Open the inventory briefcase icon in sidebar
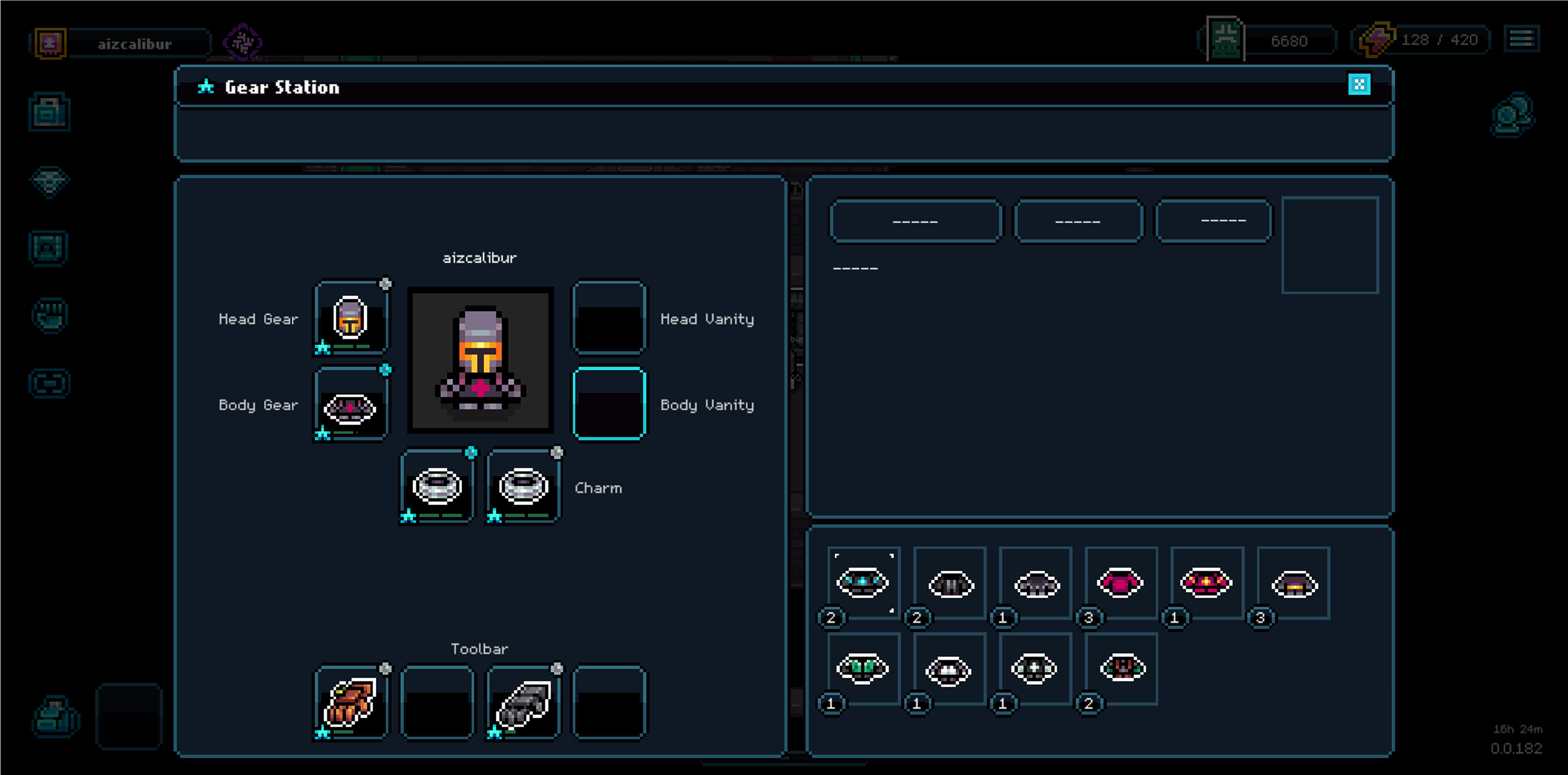1568x775 pixels. (50, 111)
